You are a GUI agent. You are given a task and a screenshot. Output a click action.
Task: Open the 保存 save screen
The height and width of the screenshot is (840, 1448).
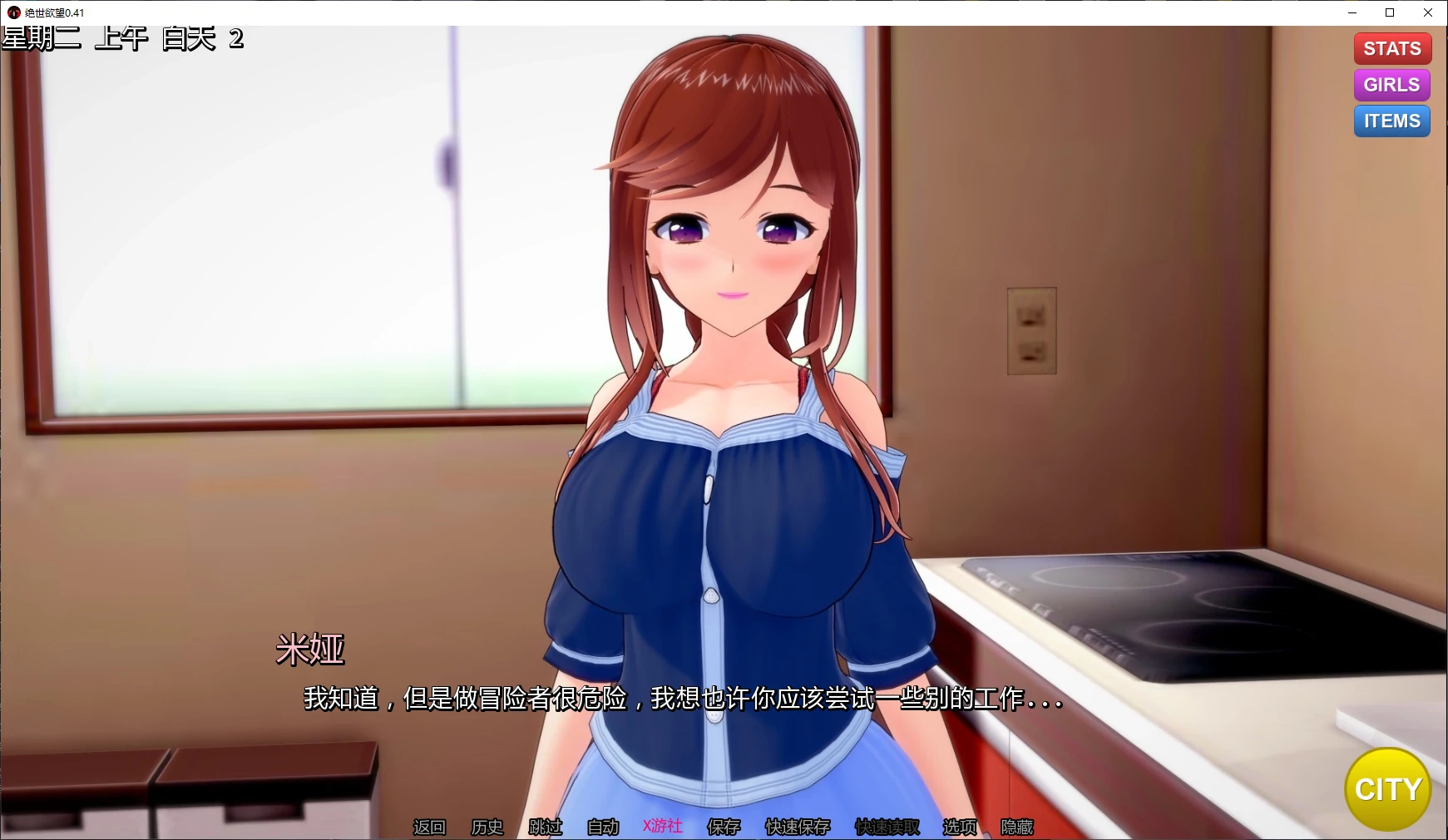[x=723, y=828]
